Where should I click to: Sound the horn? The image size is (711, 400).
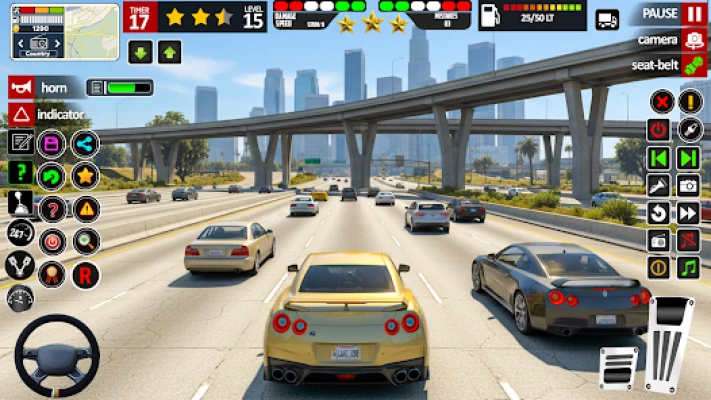[x=21, y=88]
